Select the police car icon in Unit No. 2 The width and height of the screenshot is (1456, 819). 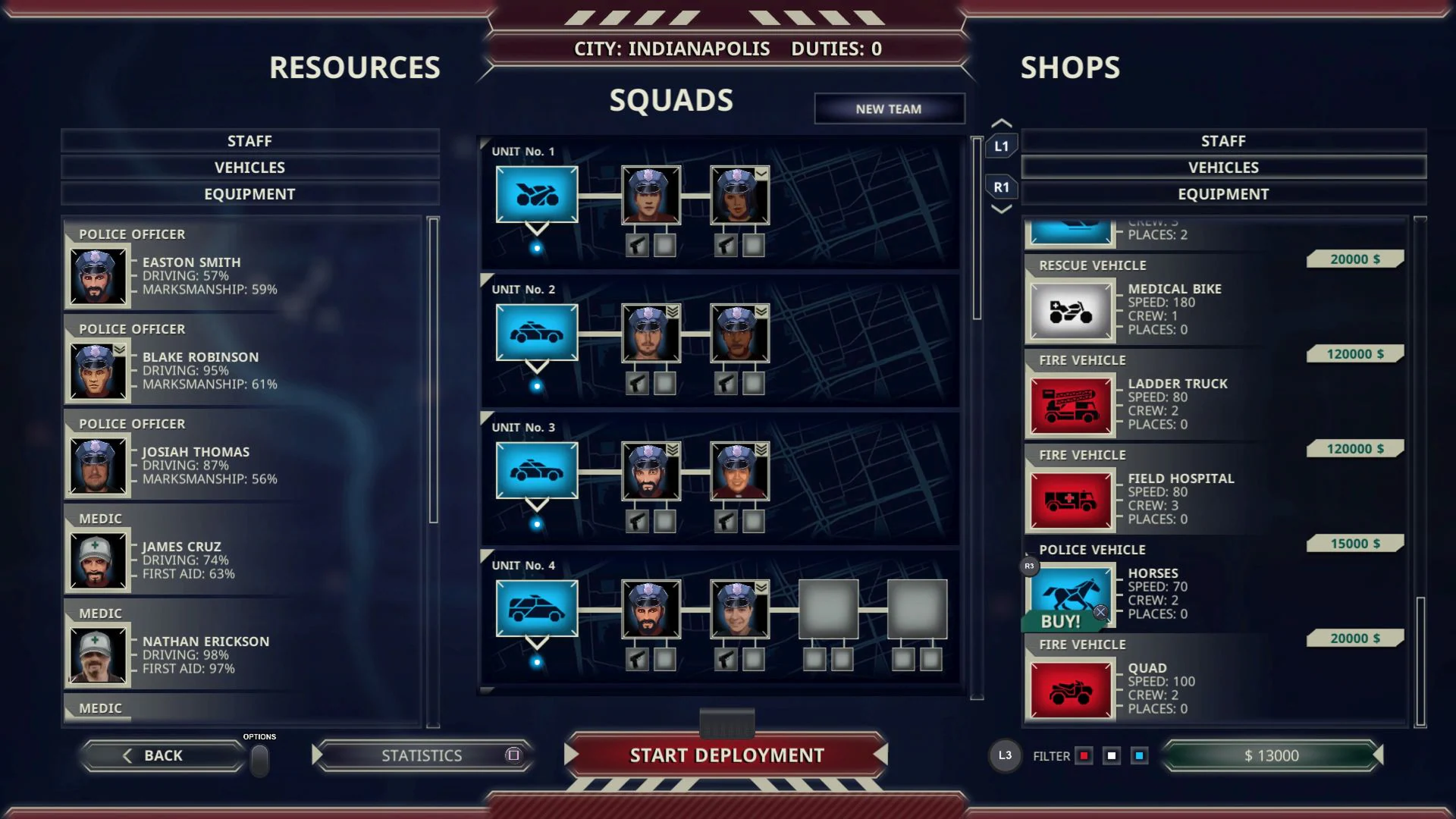point(536,333)
